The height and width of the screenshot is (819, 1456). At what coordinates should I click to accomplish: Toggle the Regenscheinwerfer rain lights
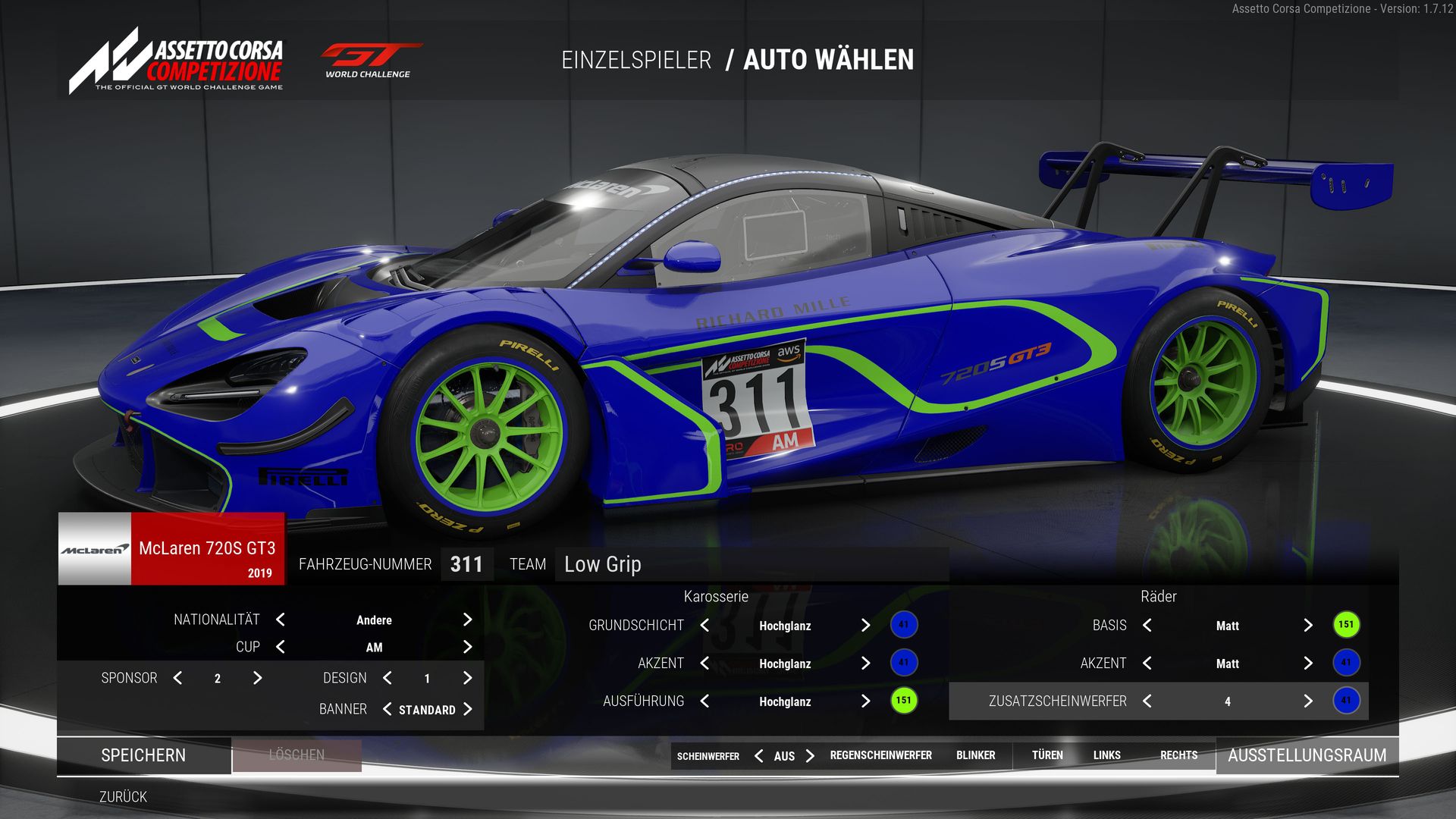(880, 755)
